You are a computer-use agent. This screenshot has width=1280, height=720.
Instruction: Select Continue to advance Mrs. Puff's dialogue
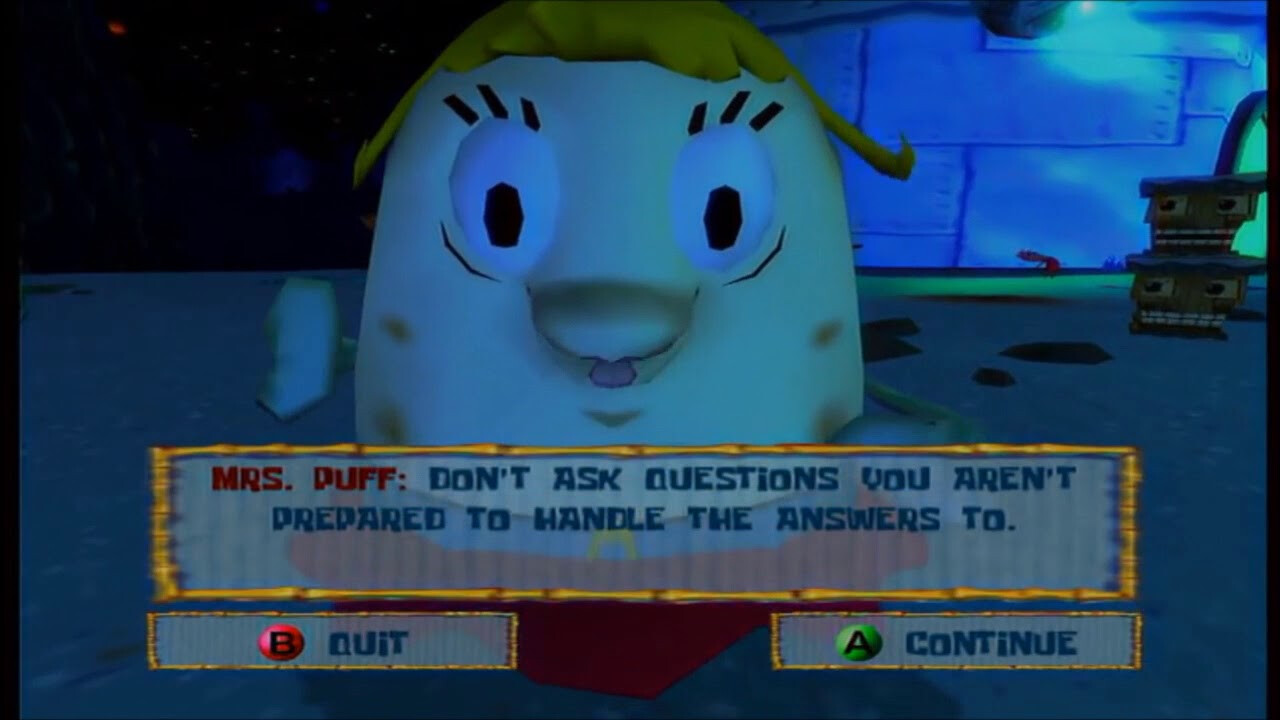click(956, 642)
